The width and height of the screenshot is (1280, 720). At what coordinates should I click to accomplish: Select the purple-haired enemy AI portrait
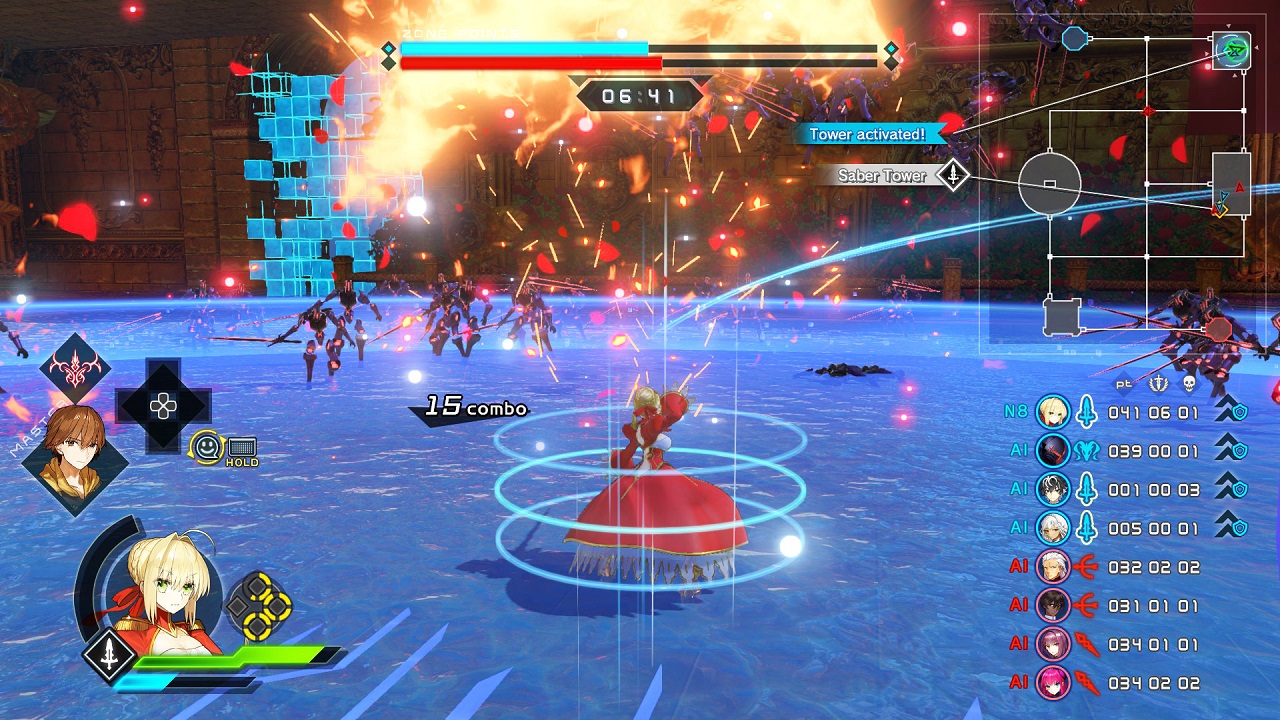(1053, 644)
